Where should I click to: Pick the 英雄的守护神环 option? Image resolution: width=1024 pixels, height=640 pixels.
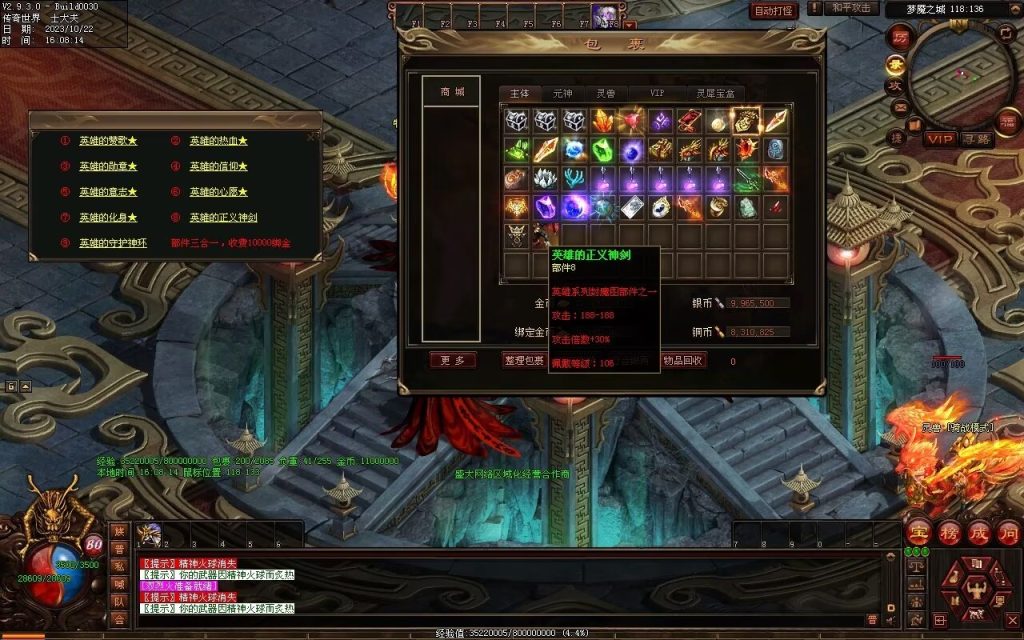[x=113, y=243]
